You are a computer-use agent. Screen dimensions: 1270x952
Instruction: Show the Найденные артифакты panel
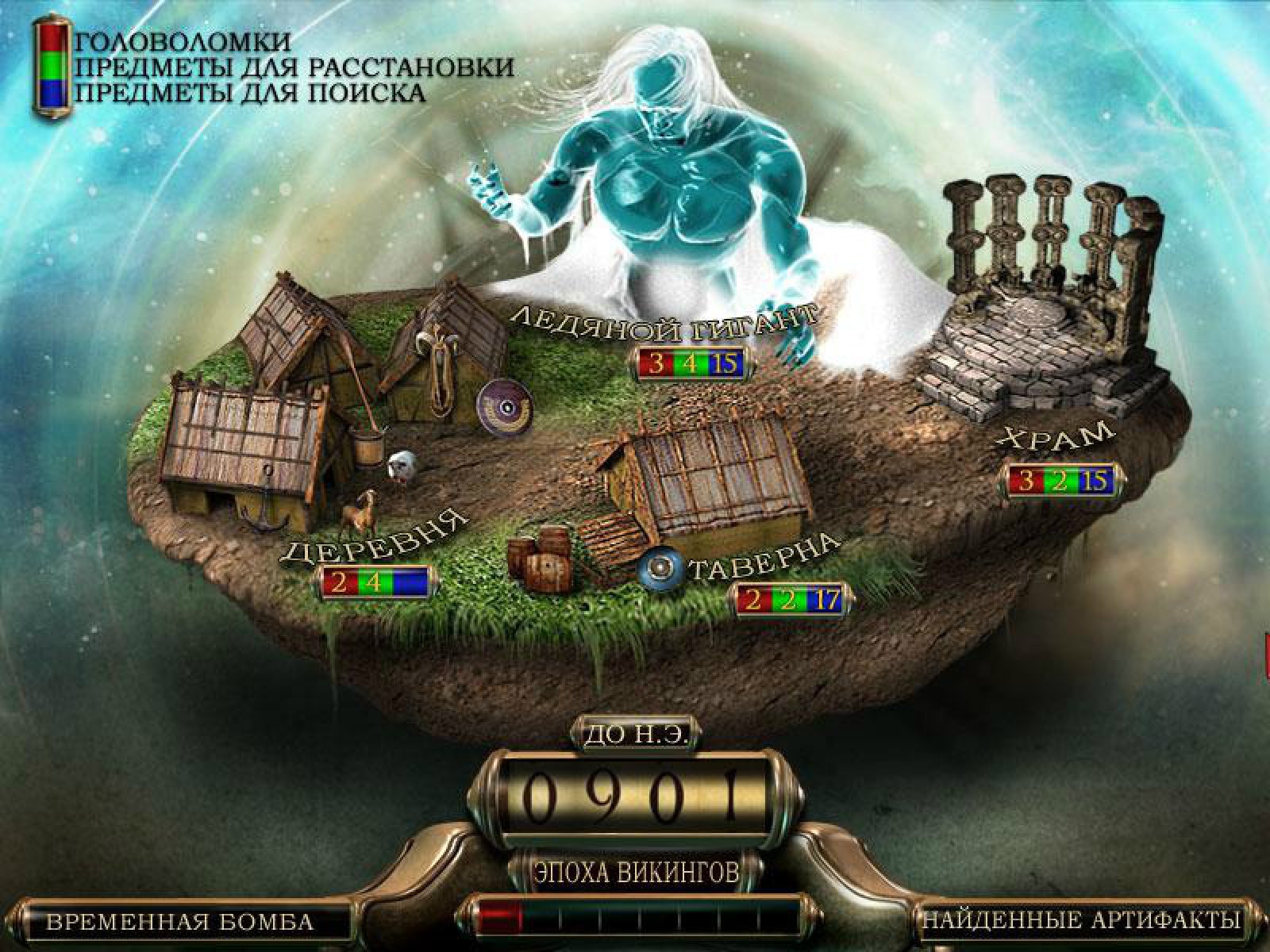click(x=1080, y=920)
